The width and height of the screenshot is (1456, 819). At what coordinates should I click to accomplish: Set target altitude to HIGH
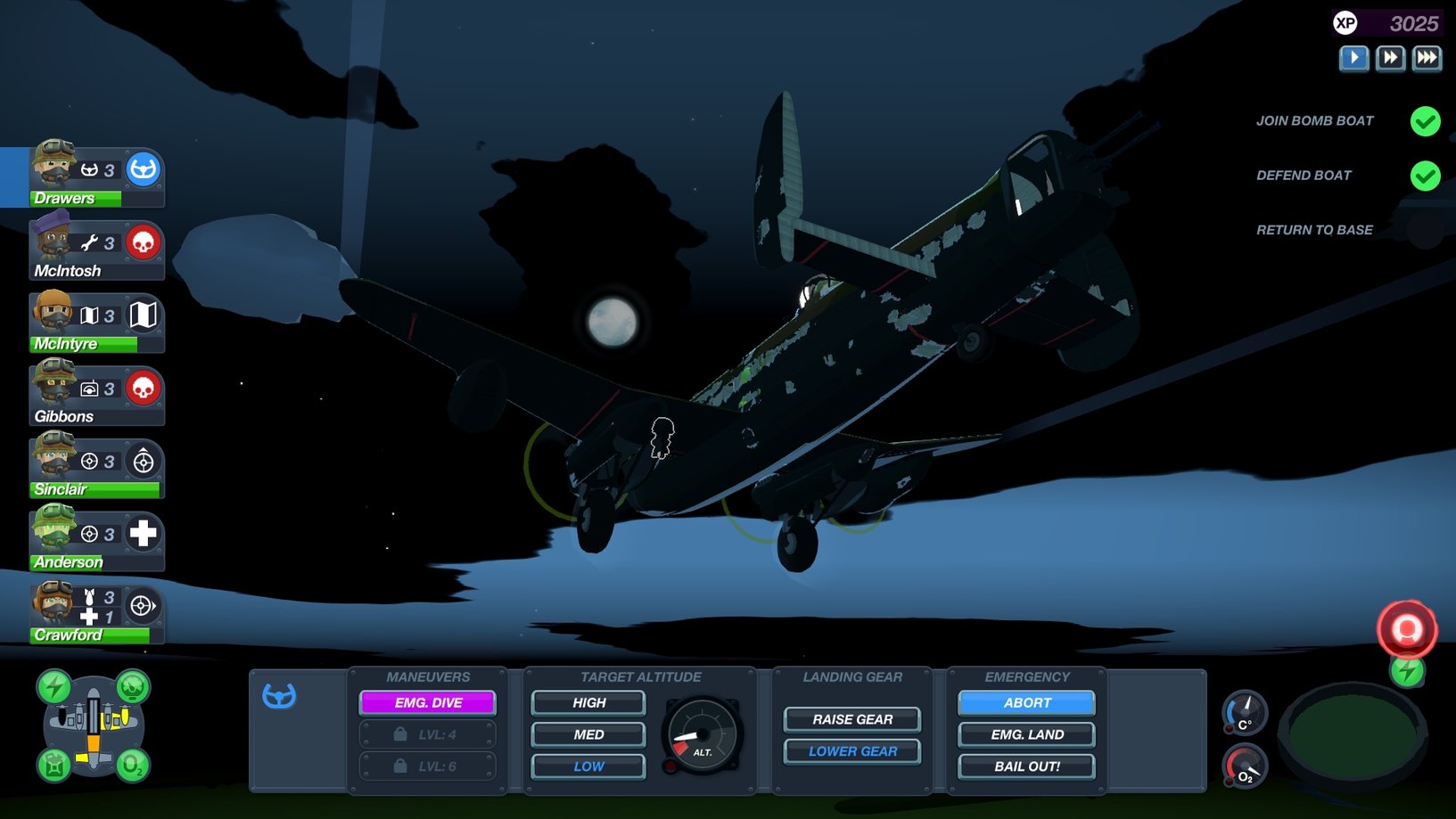pyautogui.click(x=588, y=703)
